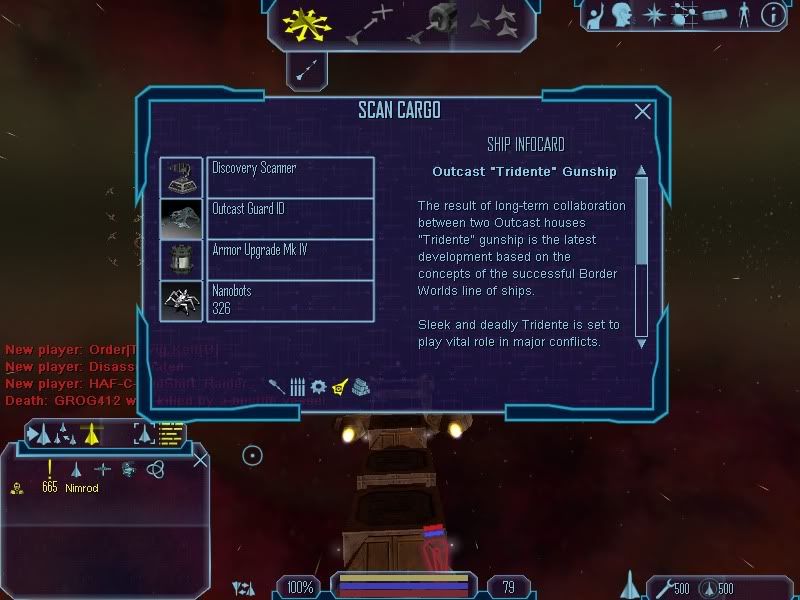
Task: Close the contact list panel
Action: pos(200,460)
